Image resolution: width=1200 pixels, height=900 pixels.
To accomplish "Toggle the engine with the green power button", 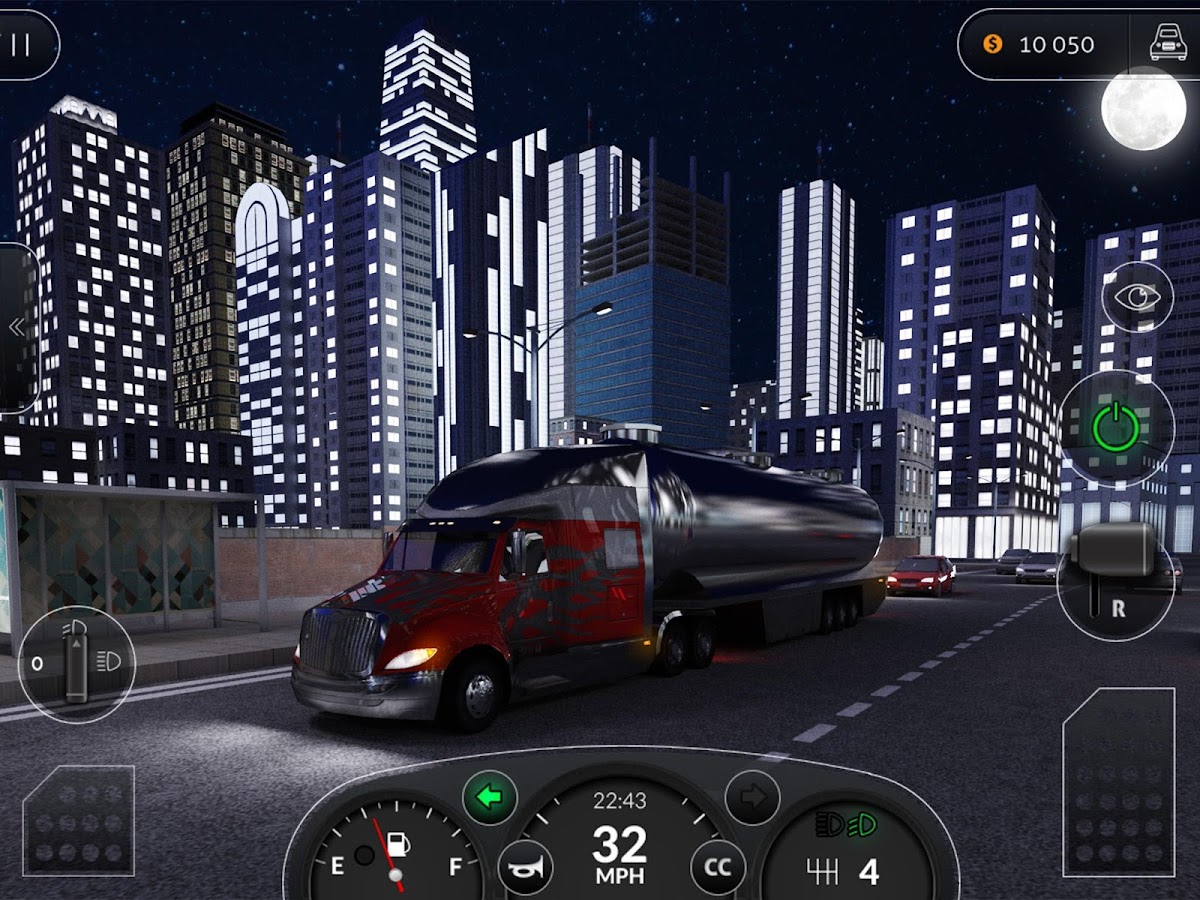I will 1115,428.
